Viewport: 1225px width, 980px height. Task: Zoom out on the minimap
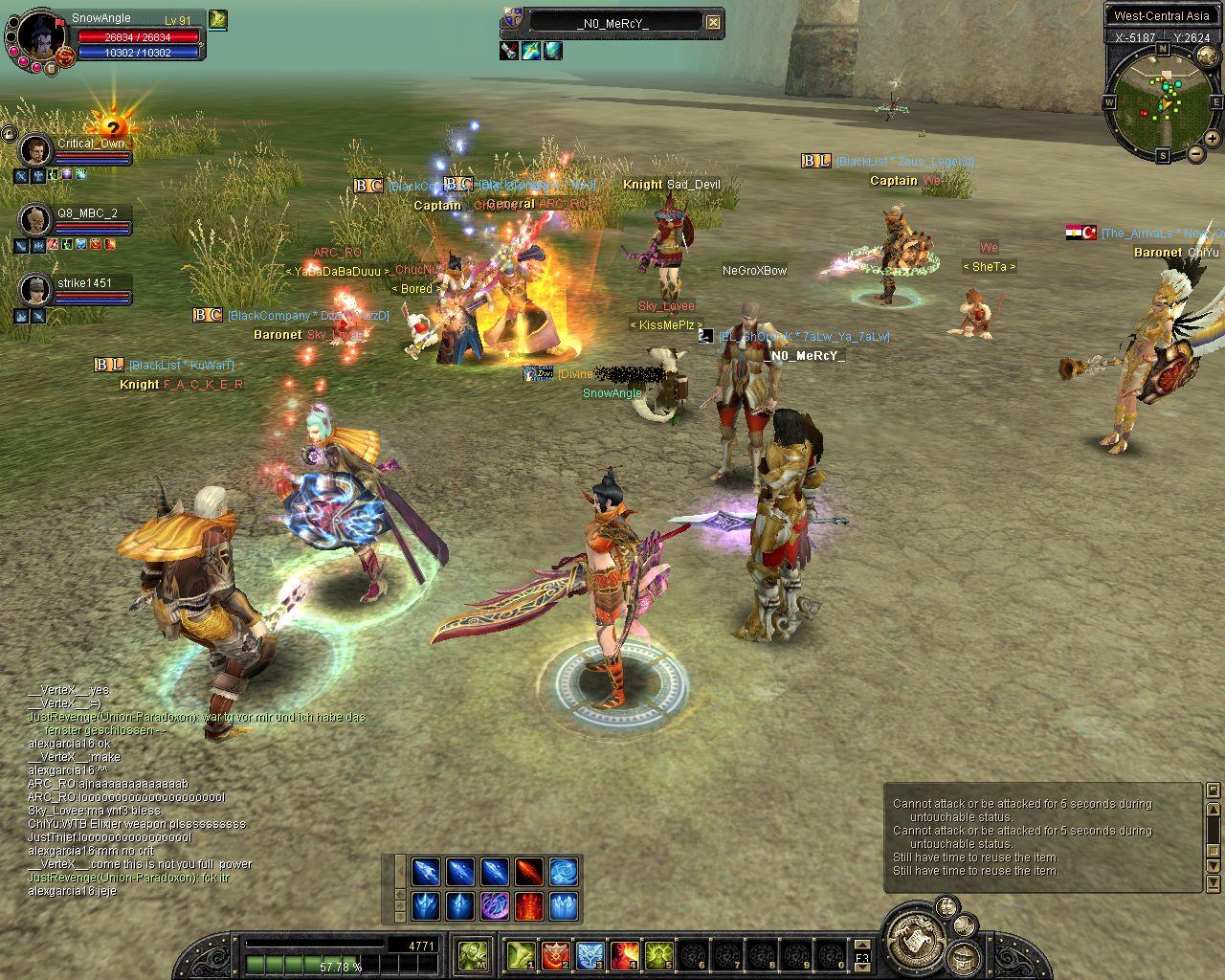pyautogui.click(x=1196, y=153)
